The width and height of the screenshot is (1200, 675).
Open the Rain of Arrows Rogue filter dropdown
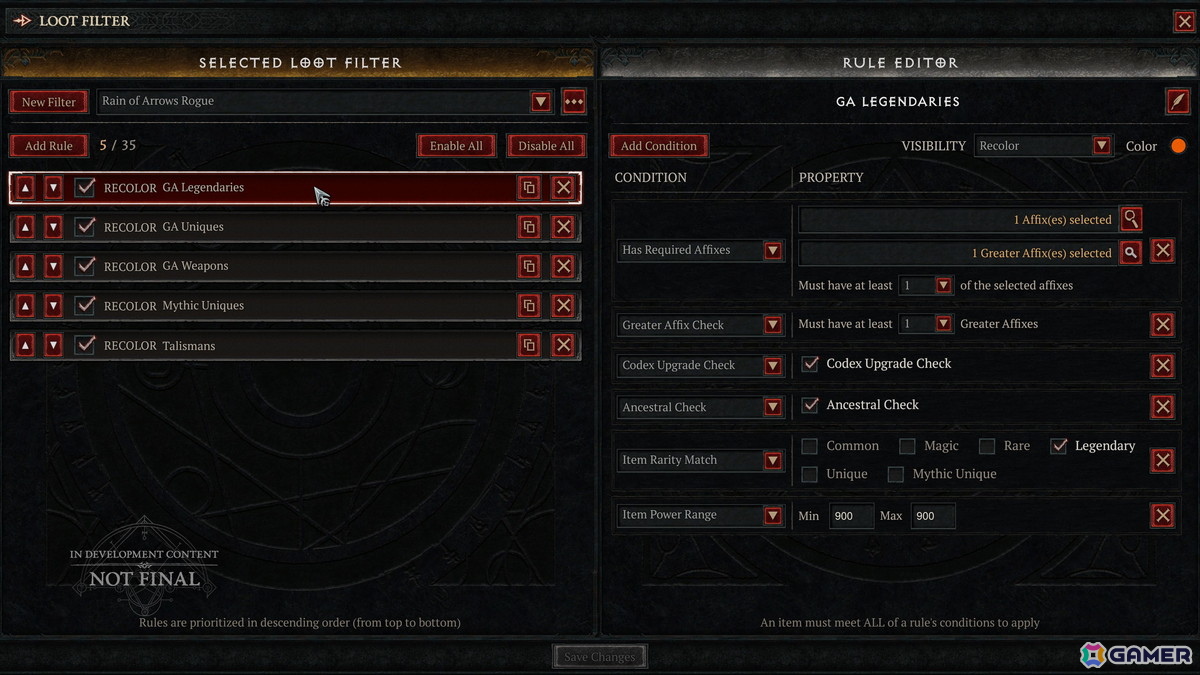pos(541,102)
